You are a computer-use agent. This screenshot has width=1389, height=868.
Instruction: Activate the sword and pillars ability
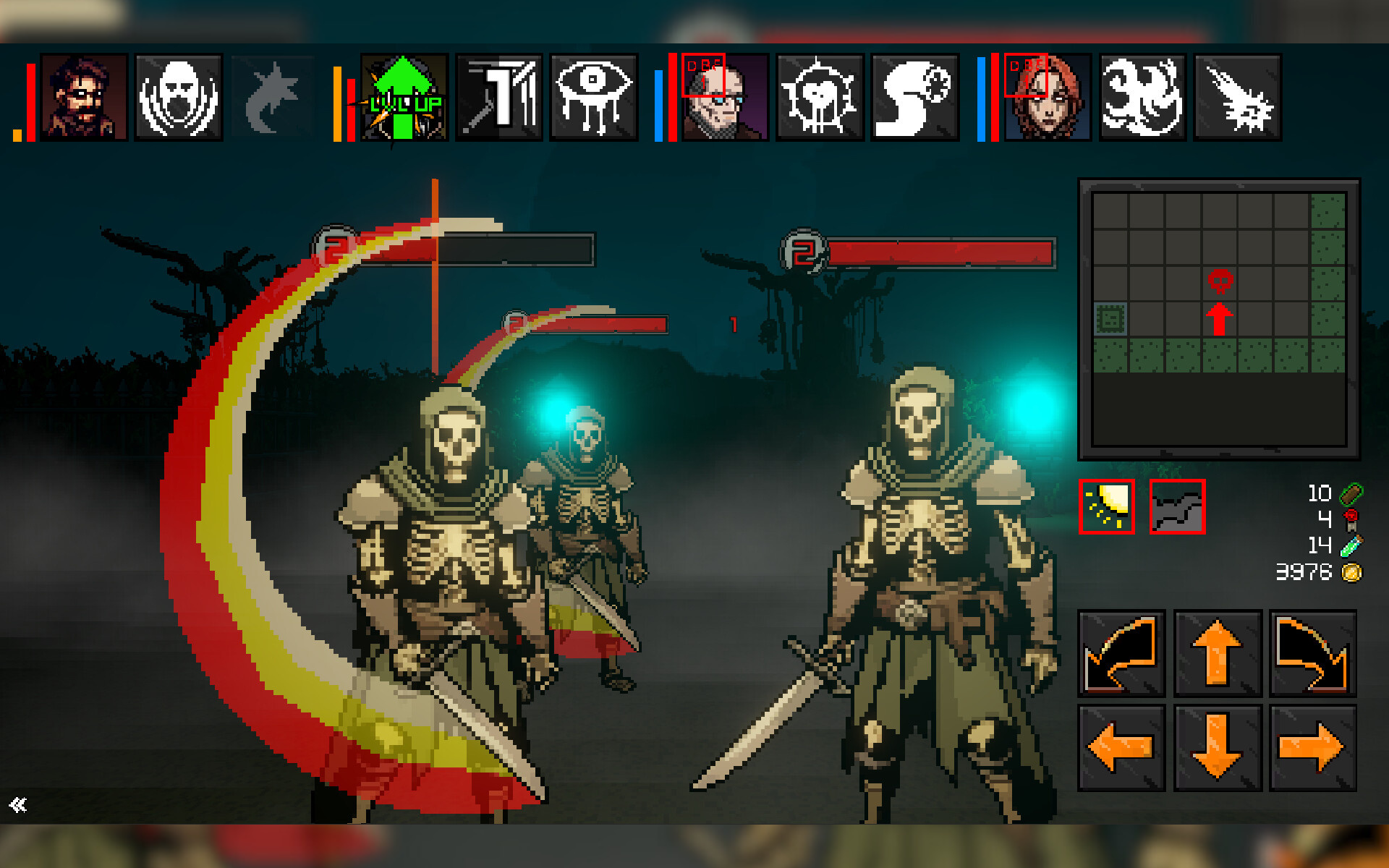[x=499, y=98]
